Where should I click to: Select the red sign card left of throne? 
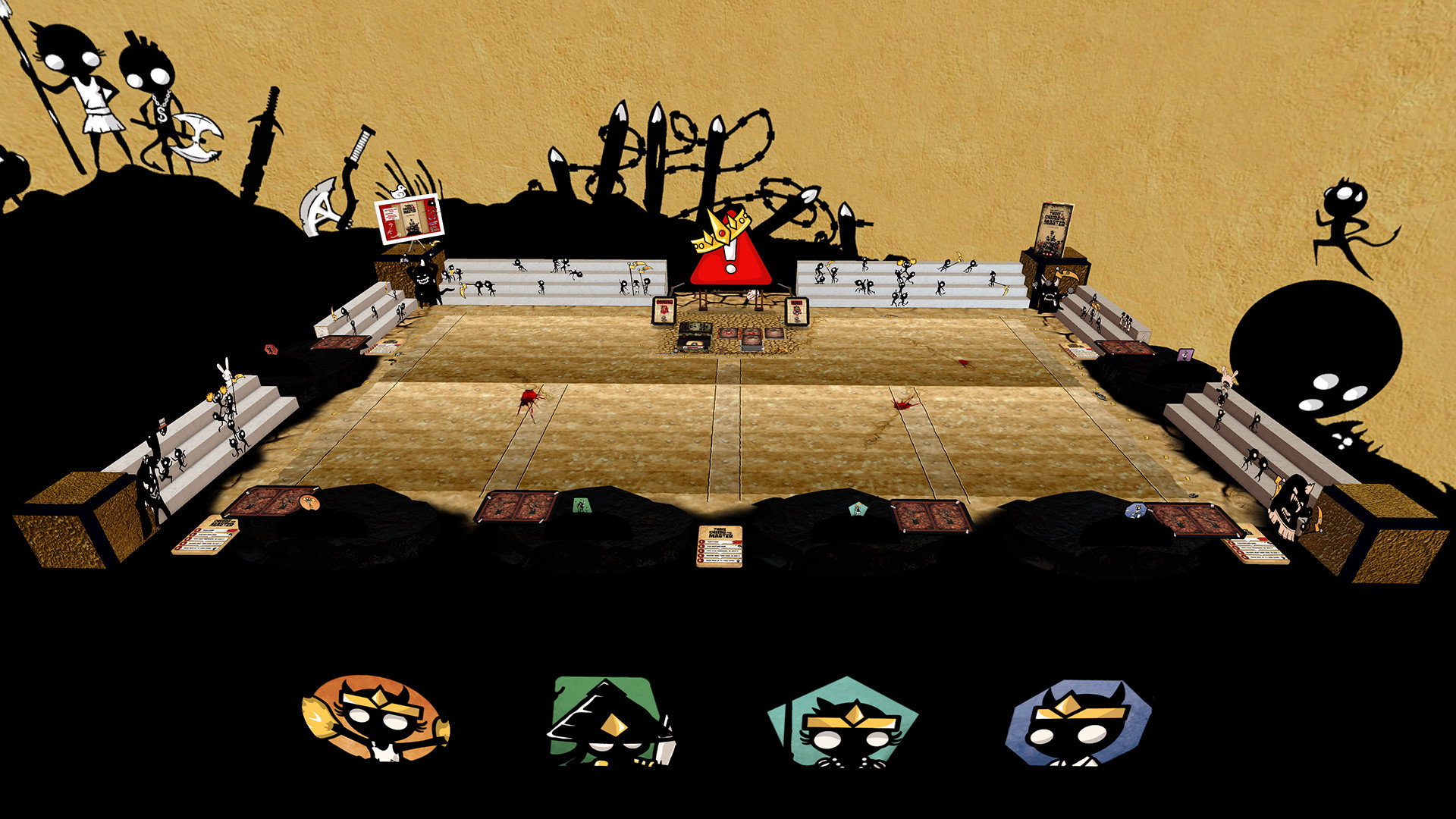click(664, 309)
